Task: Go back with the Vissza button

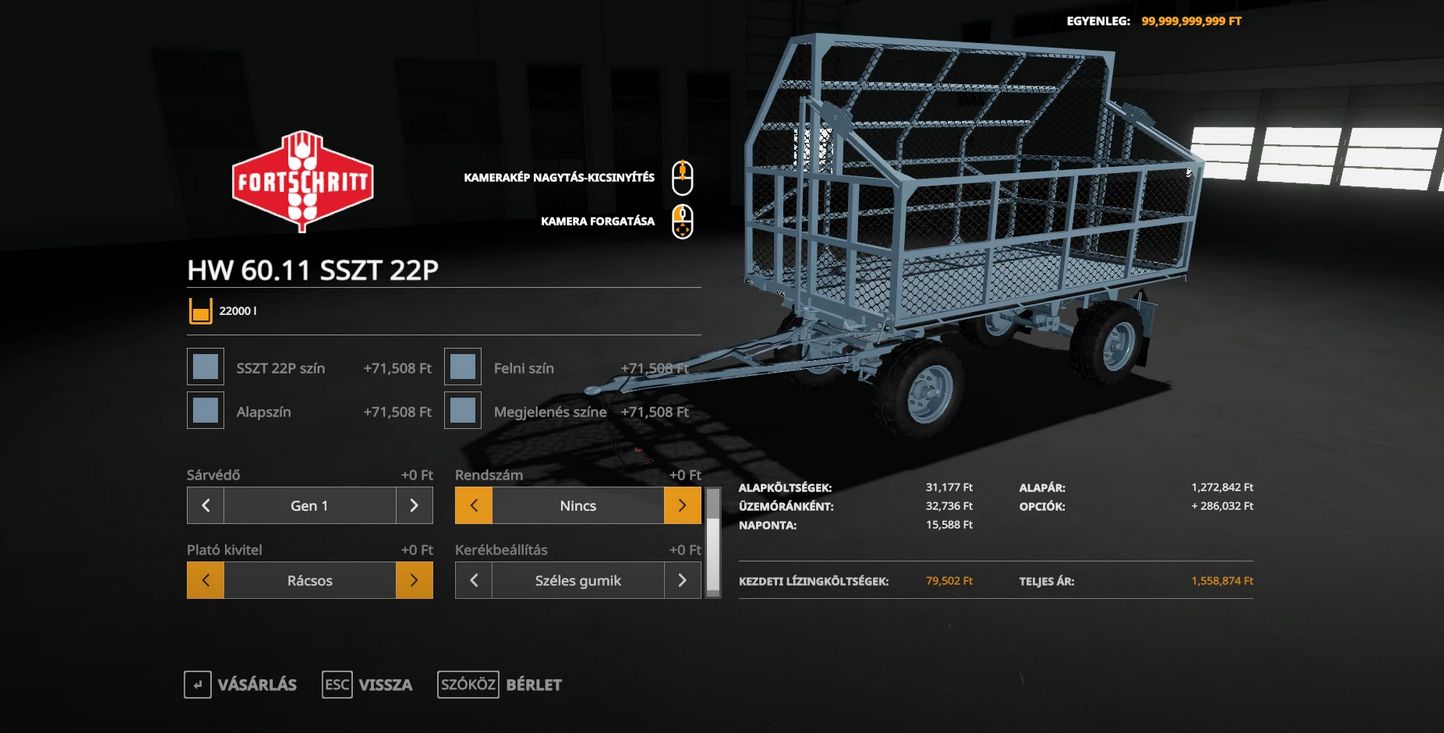Action: click(x=368, y=685)
